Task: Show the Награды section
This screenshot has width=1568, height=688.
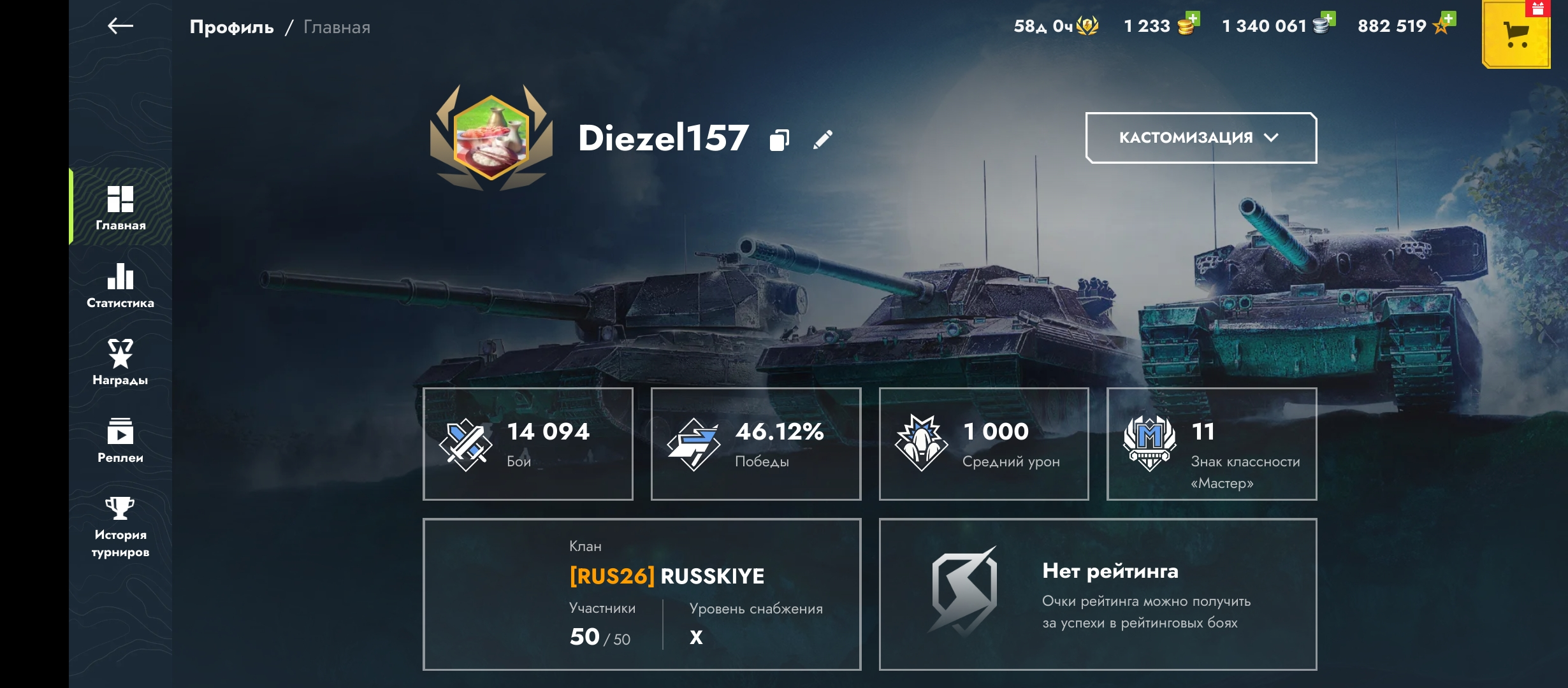Action: coord(120,362)
